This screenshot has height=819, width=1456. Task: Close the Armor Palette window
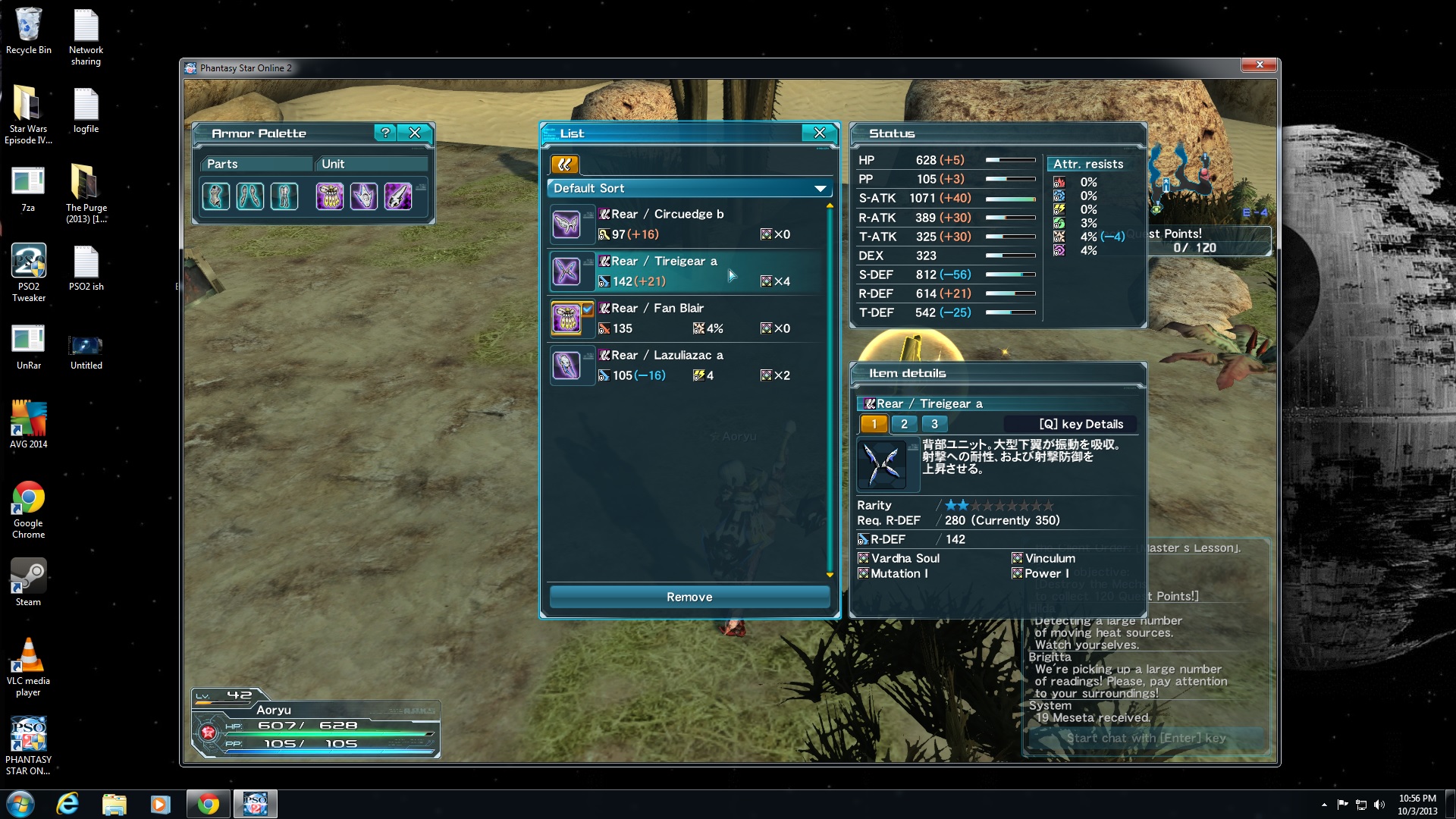(415, 133)
